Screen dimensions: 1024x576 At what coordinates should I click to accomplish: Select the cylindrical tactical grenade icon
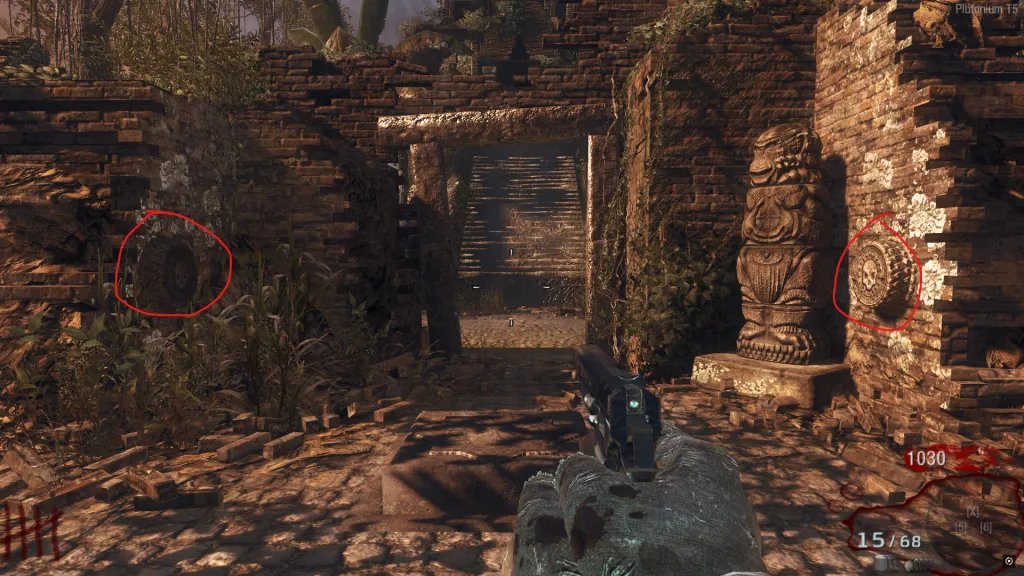pos(880,563)
